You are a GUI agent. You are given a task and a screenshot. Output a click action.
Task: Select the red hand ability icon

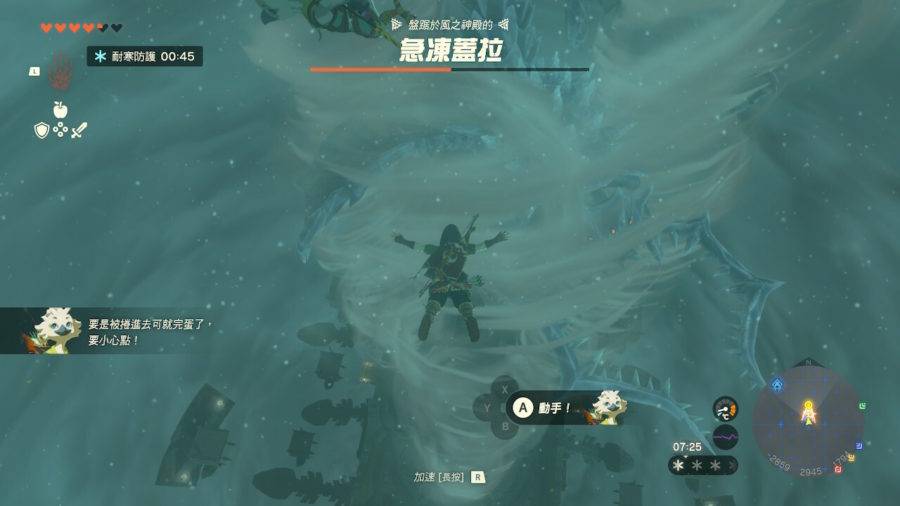61,76
